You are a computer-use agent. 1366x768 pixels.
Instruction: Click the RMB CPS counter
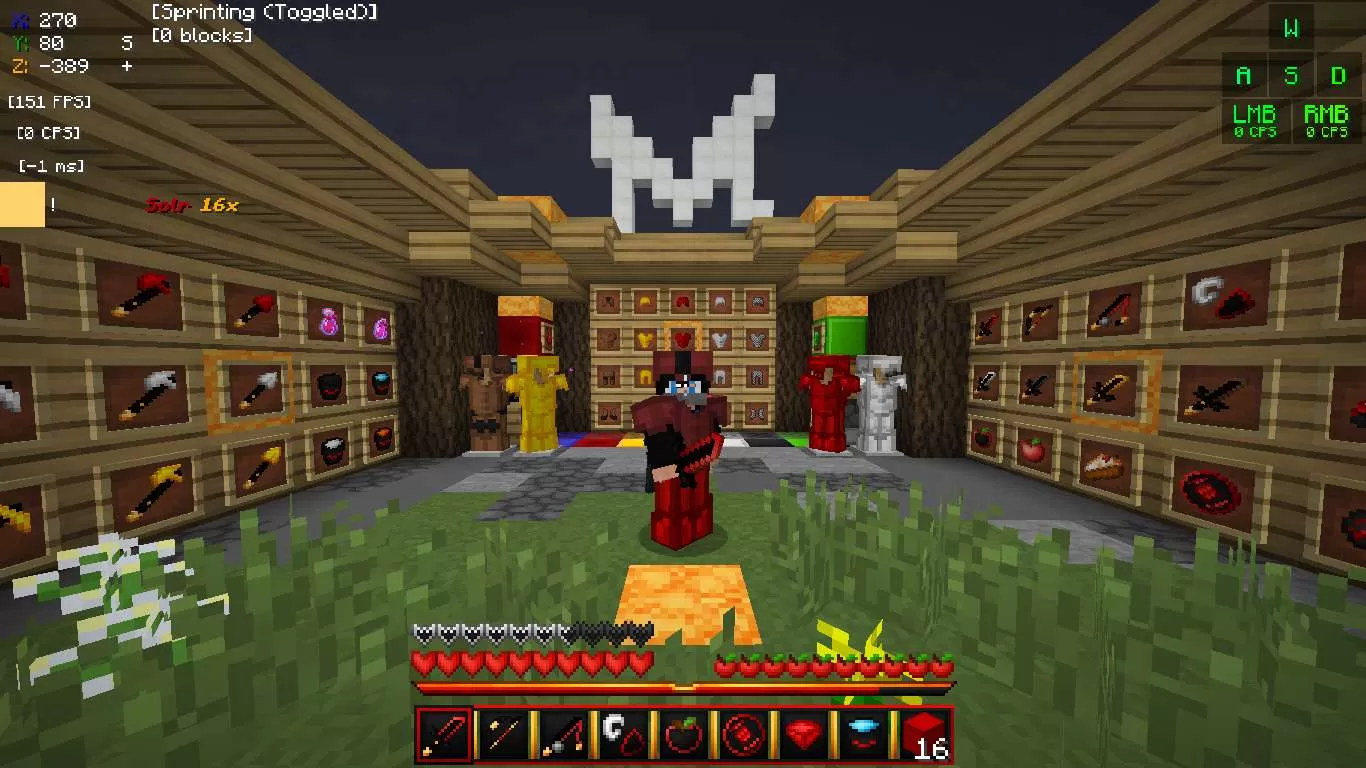pos(1326,120)
